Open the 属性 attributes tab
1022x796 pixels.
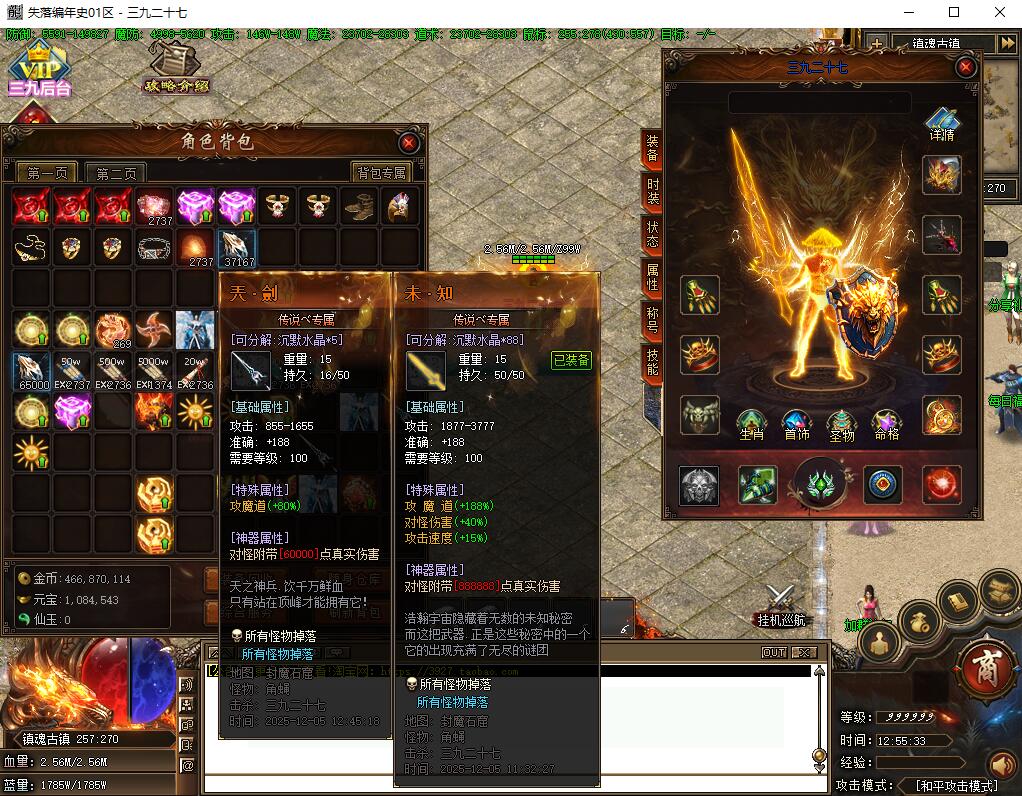click(652, 277)
